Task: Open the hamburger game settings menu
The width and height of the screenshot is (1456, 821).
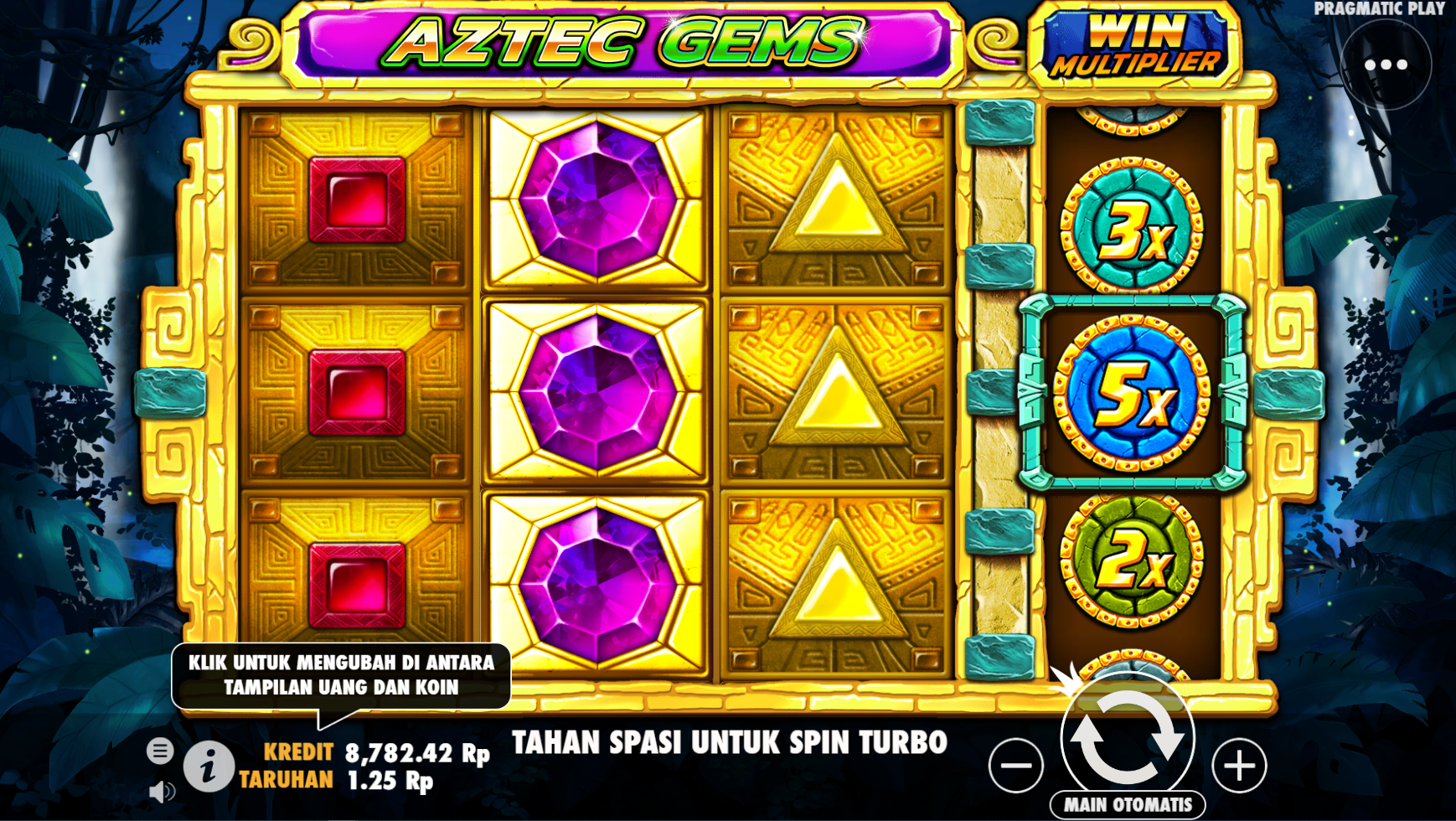Action: (x=159, y=751)
